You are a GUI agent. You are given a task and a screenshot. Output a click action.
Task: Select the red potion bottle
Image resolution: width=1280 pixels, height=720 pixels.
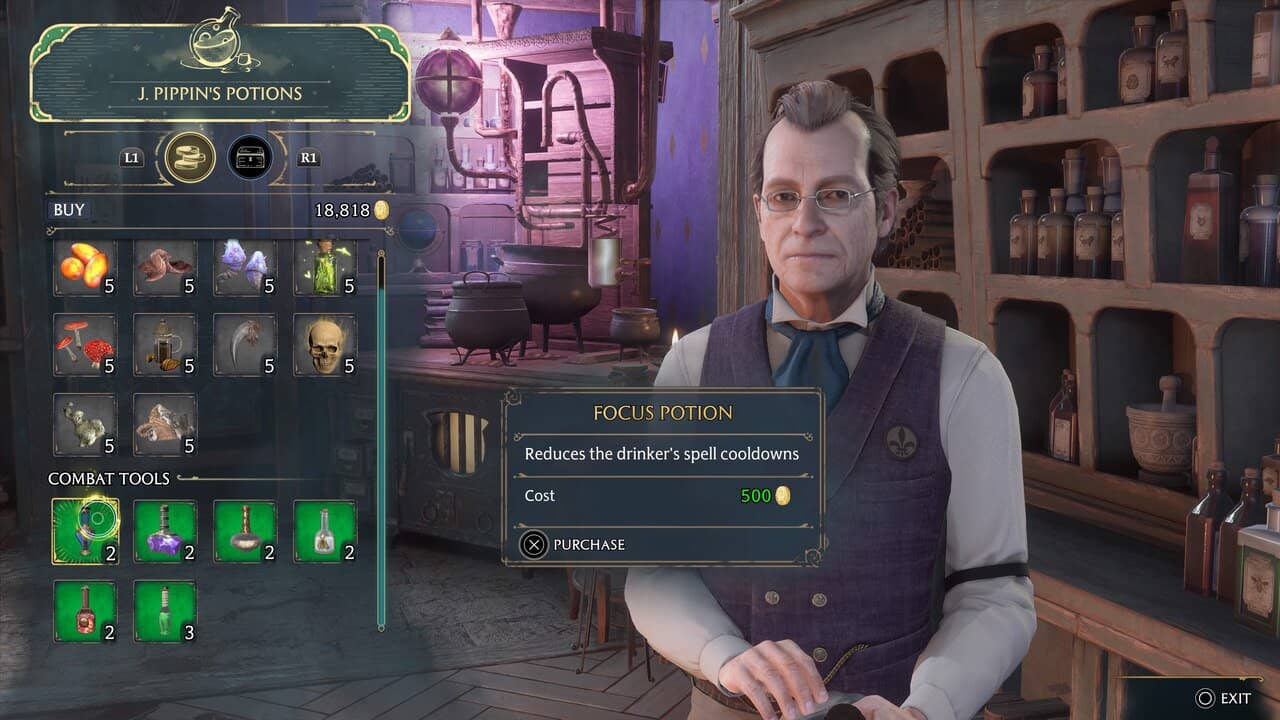pyautogui.click(x=85, y=611)
